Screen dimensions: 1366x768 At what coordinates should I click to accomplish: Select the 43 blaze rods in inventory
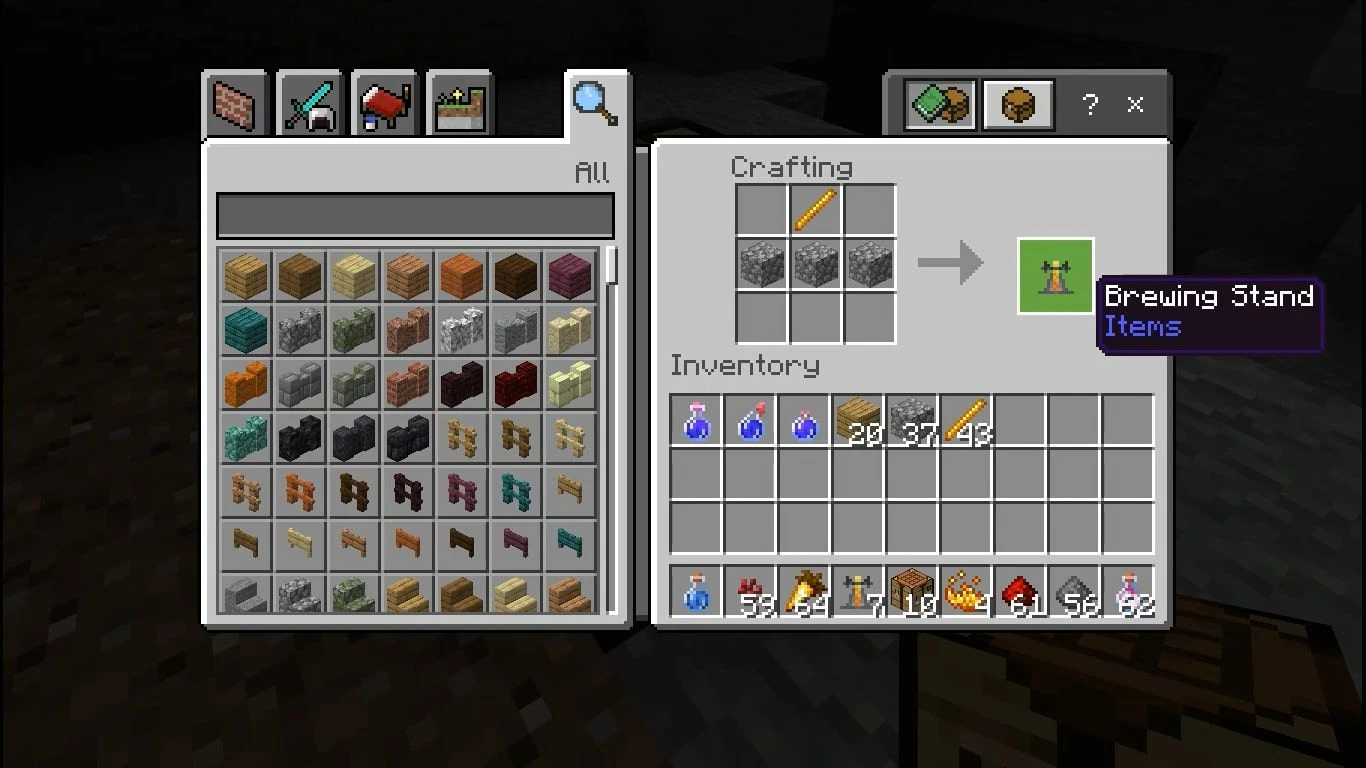965,420
